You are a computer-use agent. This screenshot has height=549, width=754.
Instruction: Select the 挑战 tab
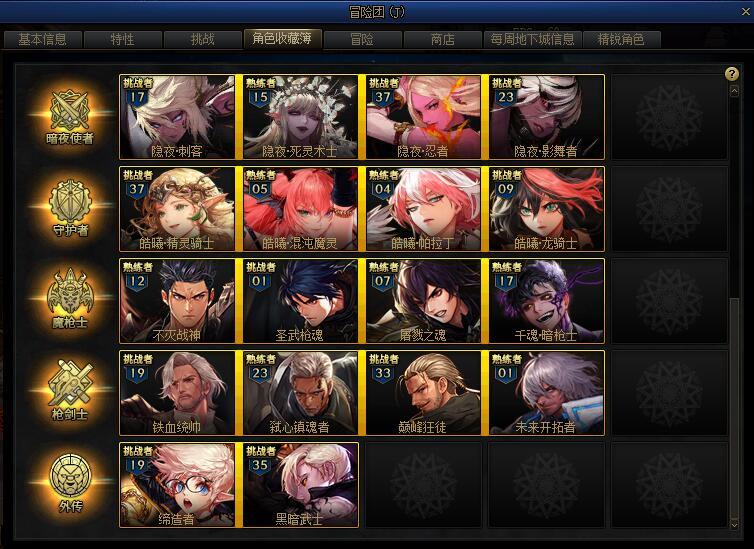[202, 40]
